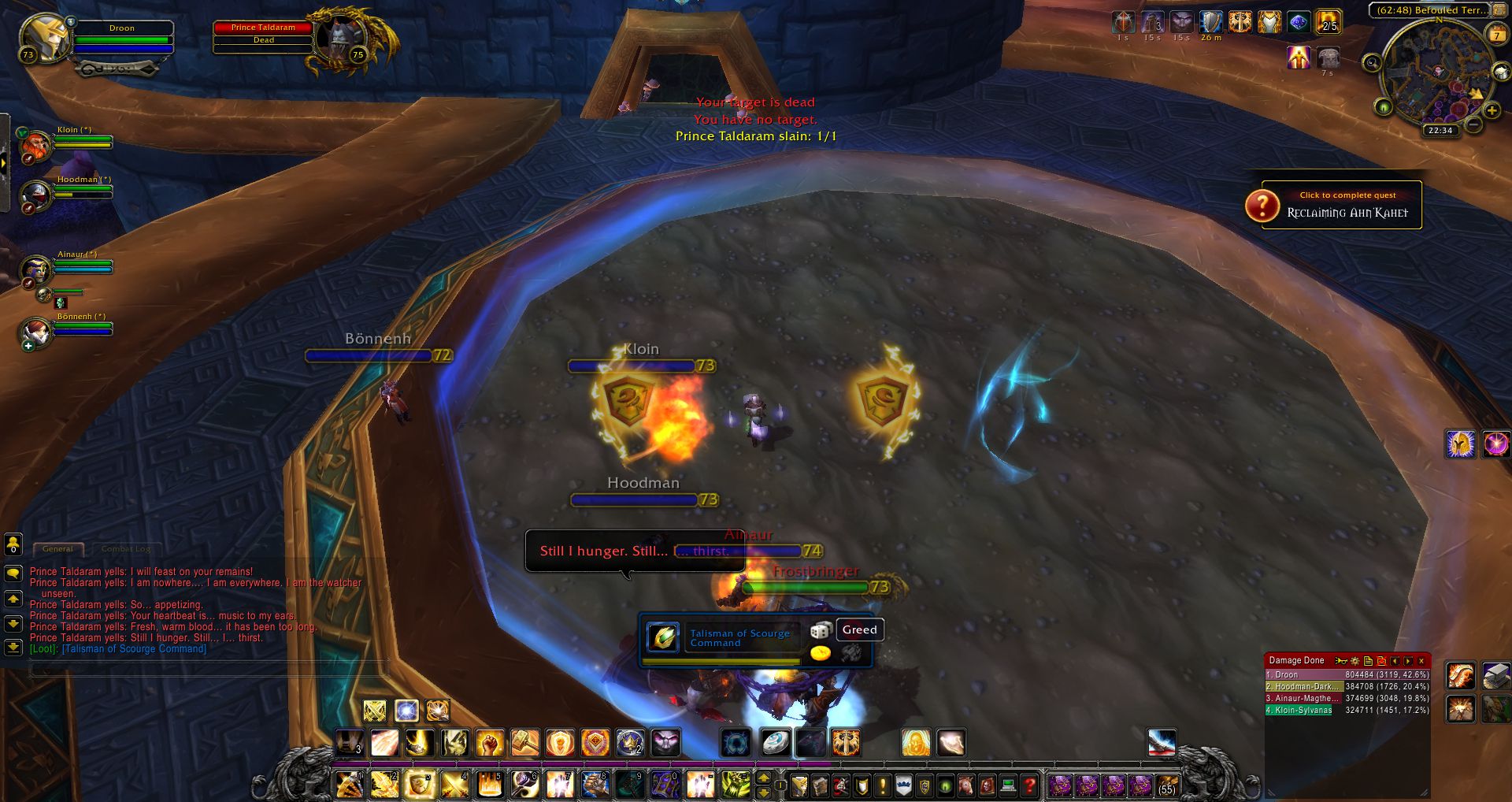
Task: Target party member Kloin's portrait
Action: tap(36, 147)
